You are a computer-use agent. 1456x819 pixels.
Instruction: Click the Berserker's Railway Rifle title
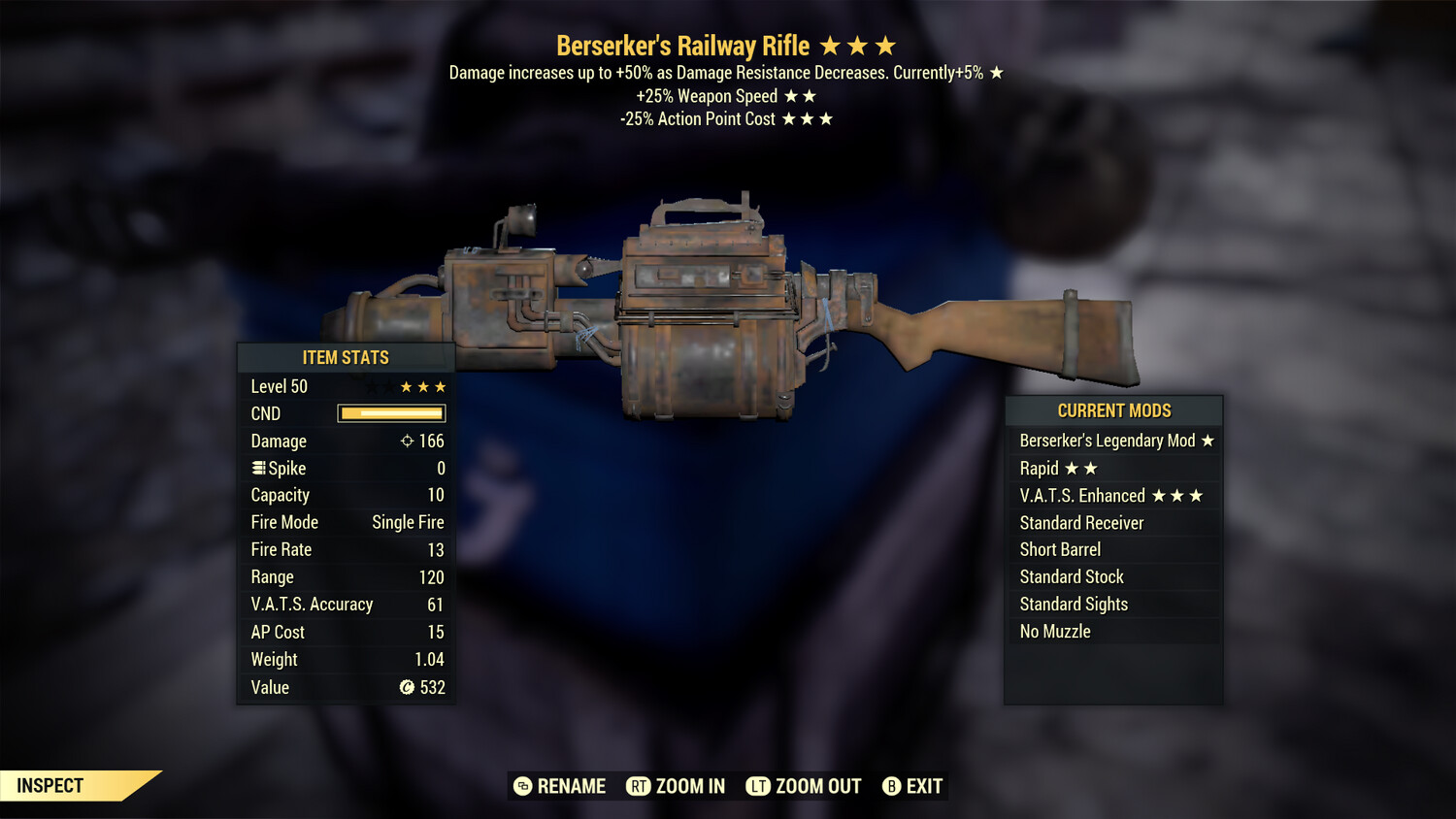point(684,45)
